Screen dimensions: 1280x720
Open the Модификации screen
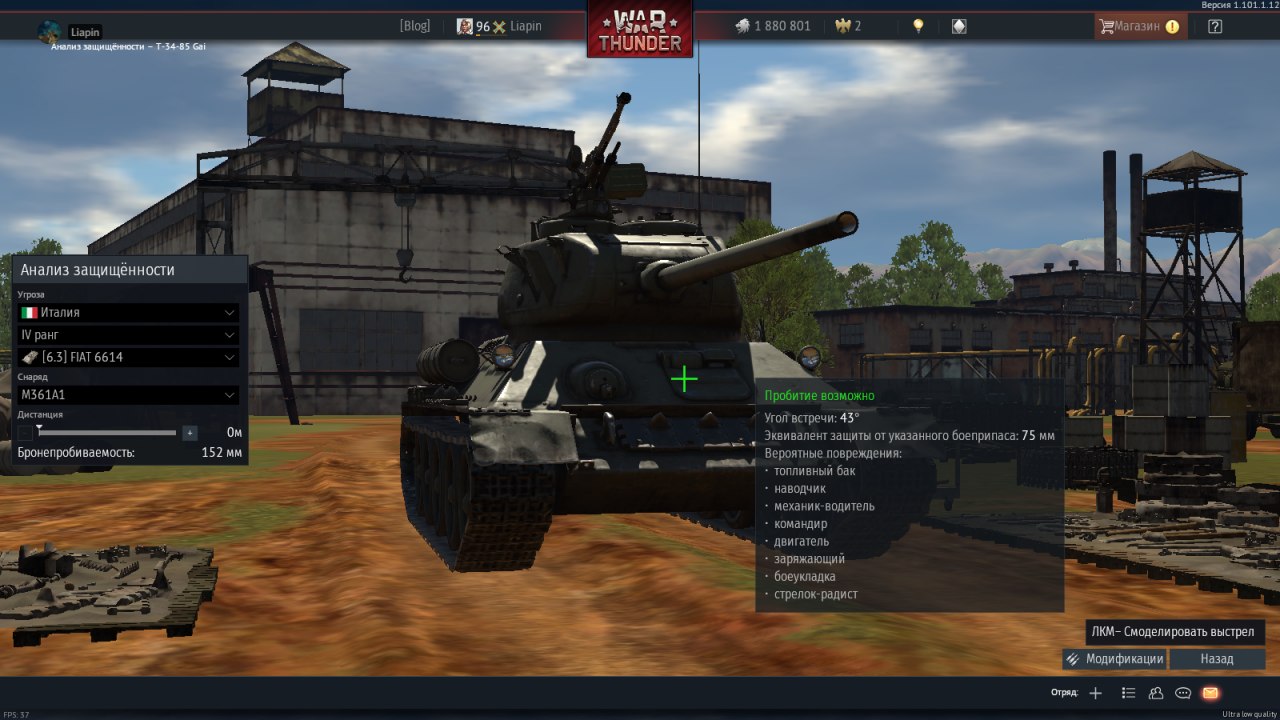point(1115,659)
